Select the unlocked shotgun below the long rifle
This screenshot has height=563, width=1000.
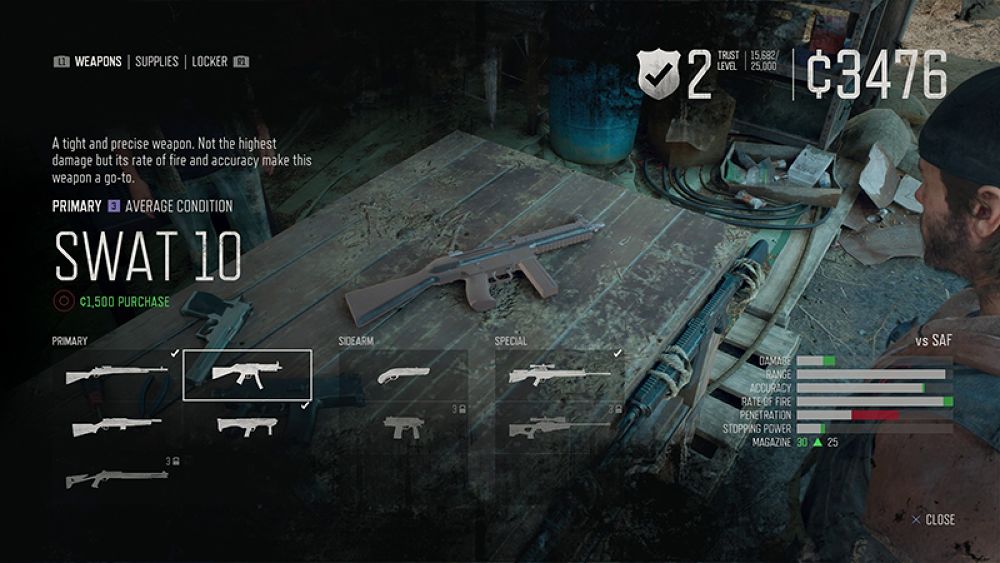114,427
